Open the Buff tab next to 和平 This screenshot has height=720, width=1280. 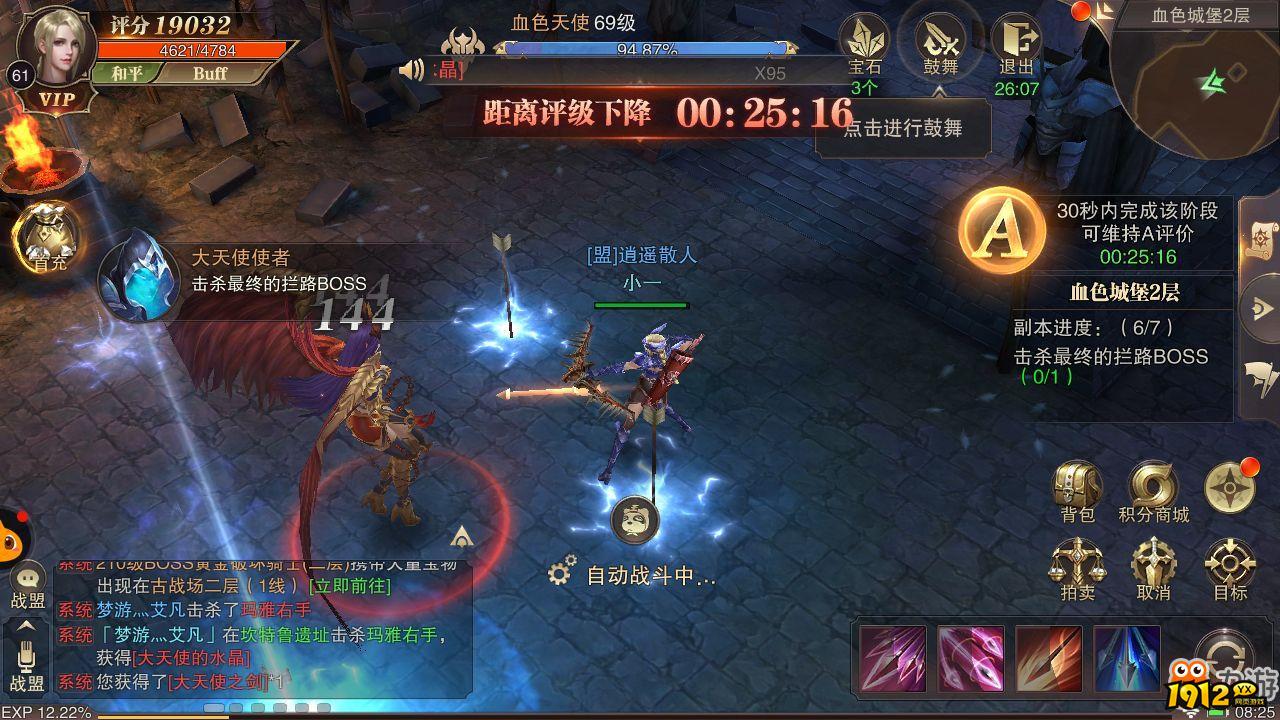(x=213, y=74)
